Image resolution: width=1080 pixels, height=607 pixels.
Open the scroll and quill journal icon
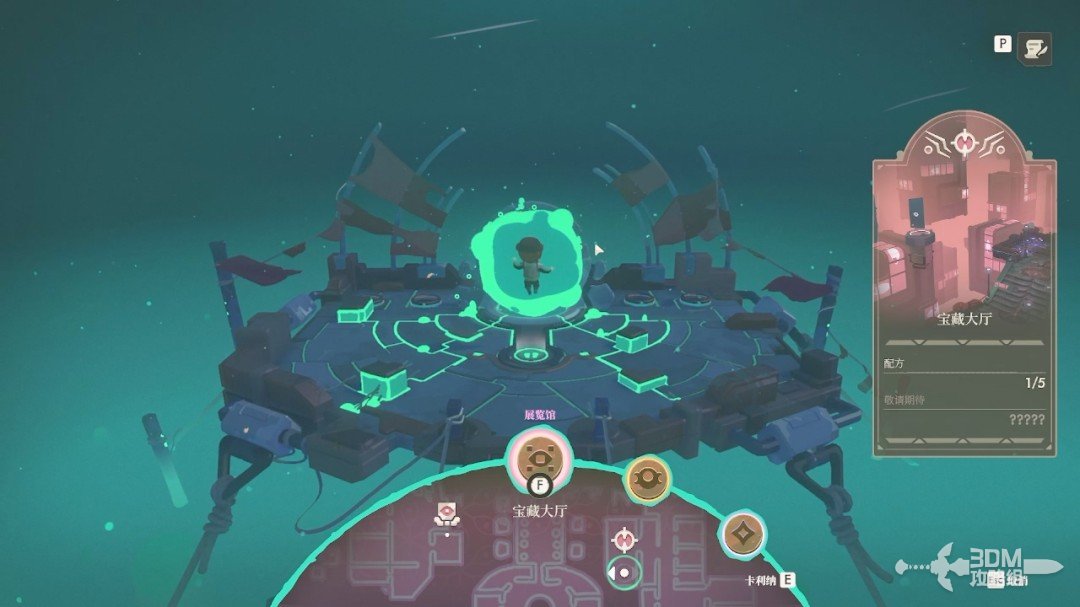click(x=1034, y=48)
